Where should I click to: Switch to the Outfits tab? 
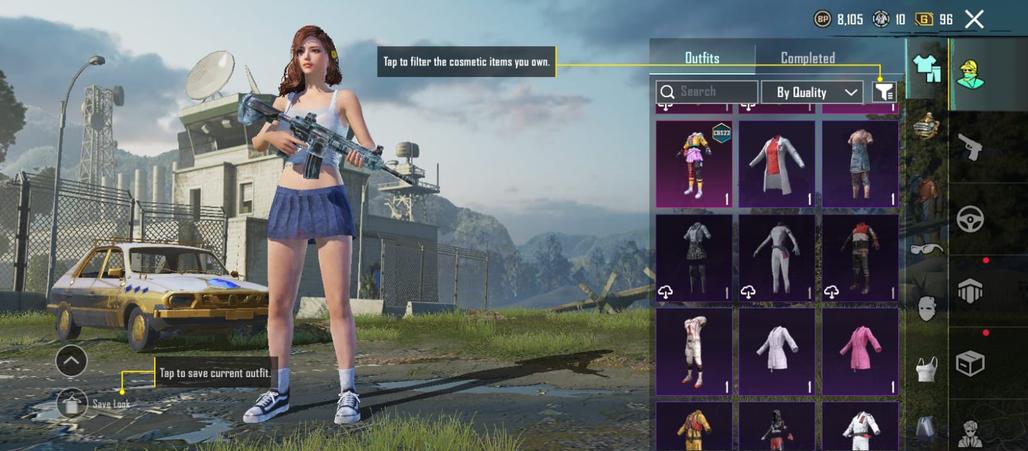[702, 58]
